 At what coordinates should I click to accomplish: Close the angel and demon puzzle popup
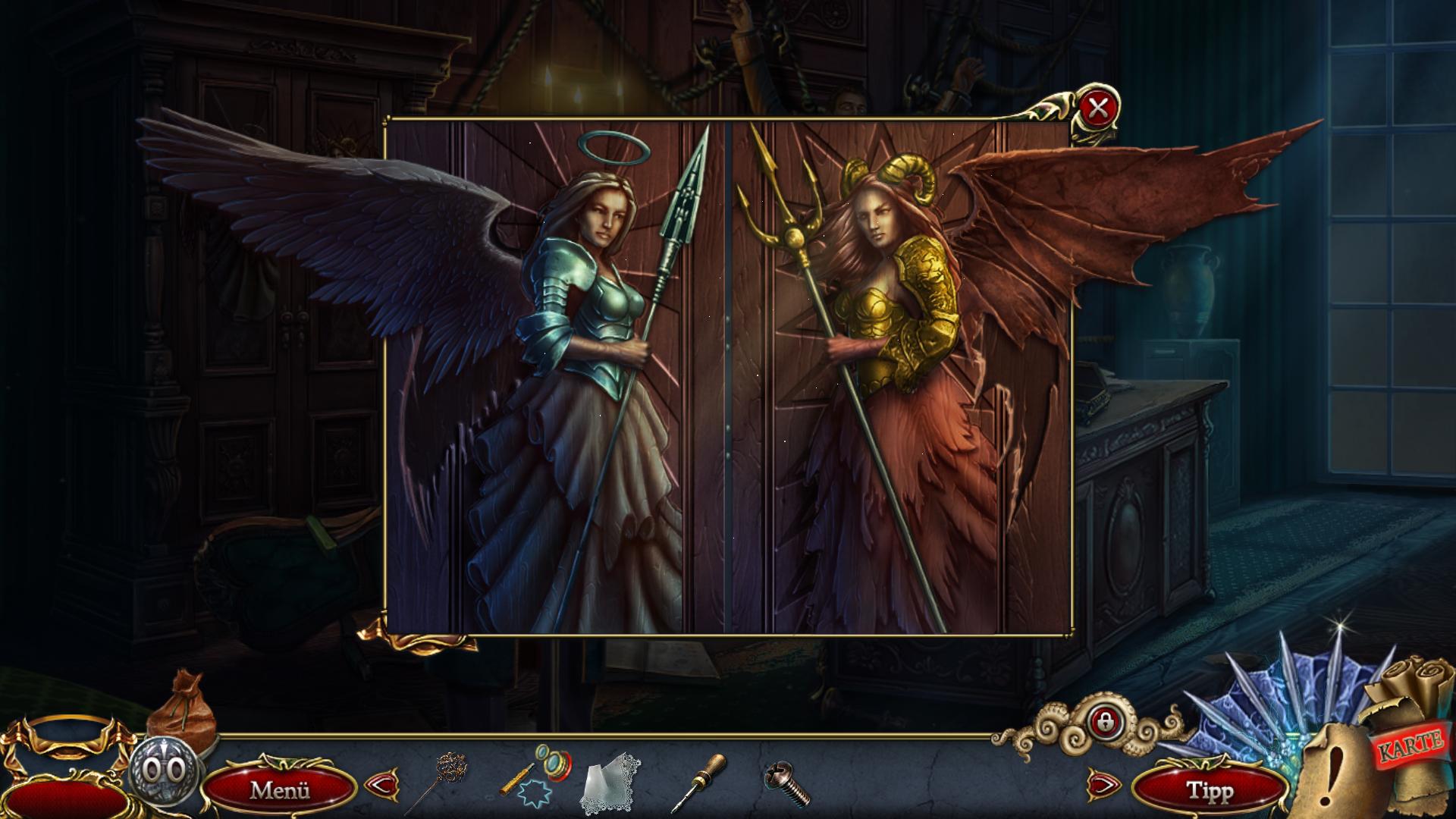pos(1097,109)
